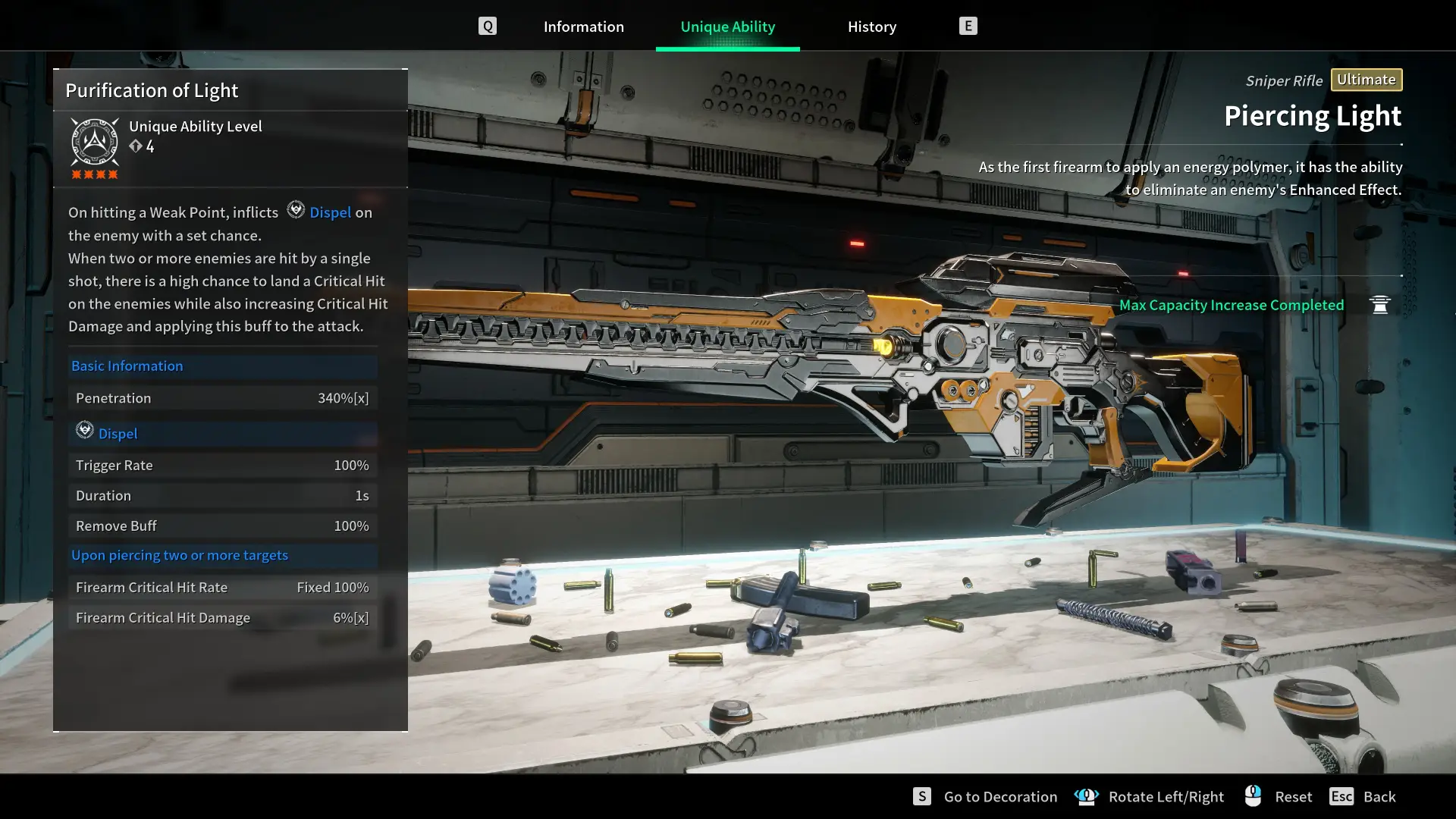This screenshot has width=1456, height=819.
Task: Switch to the Information tab
Action: [583, 27]
